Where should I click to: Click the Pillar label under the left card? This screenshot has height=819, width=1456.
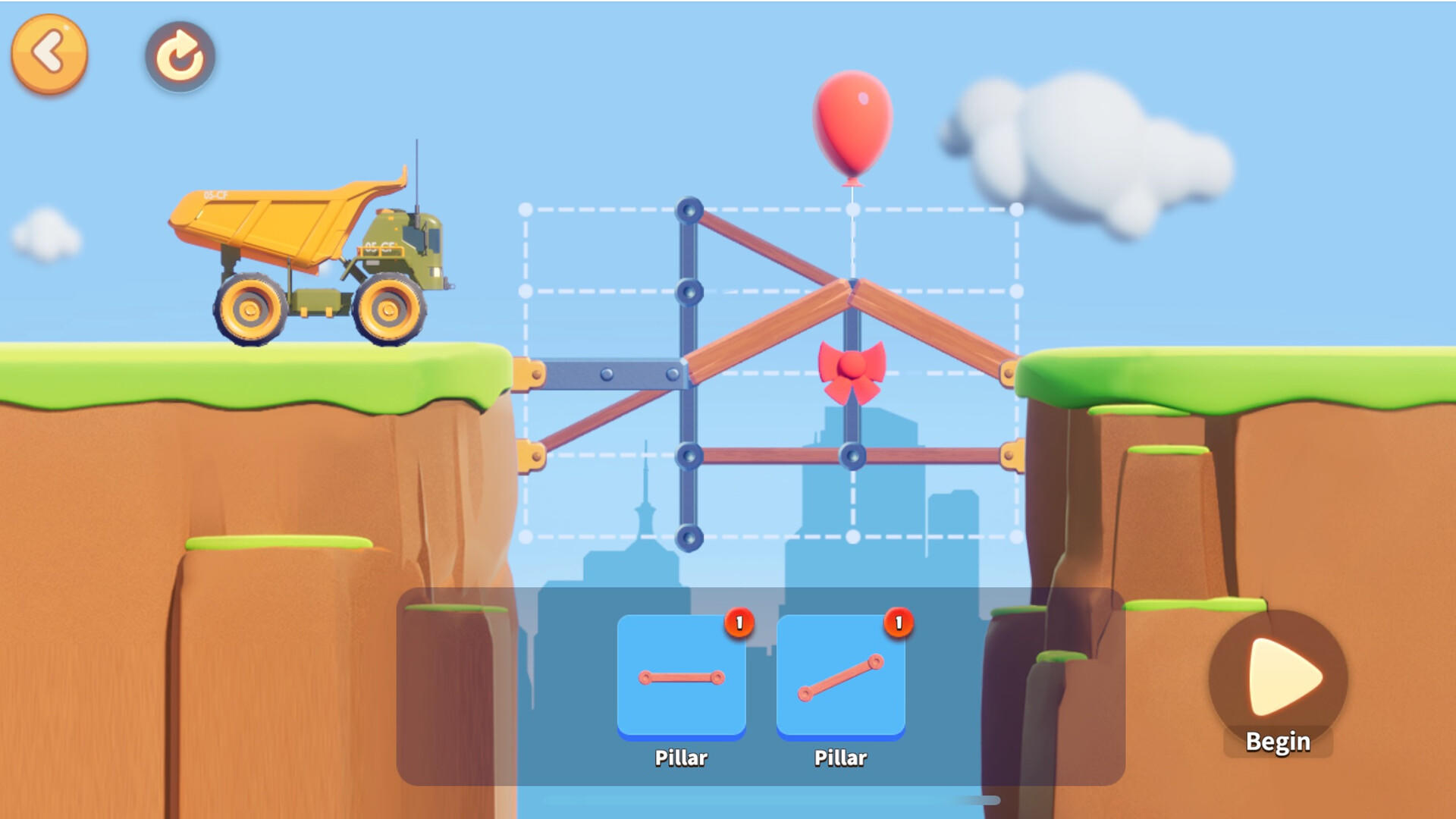point(680,758)
